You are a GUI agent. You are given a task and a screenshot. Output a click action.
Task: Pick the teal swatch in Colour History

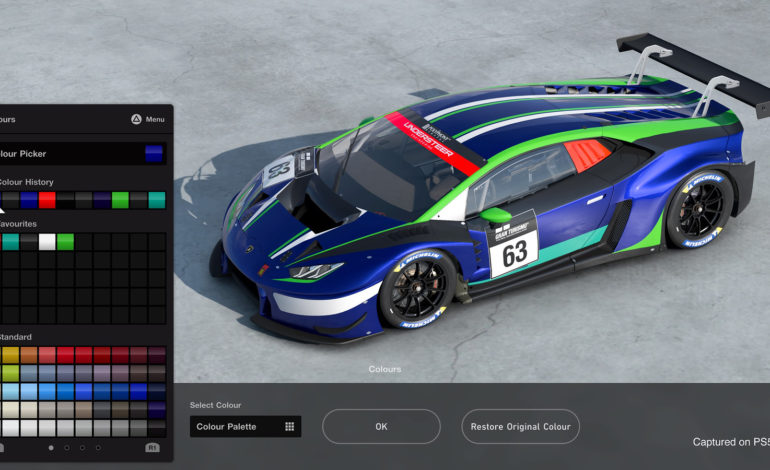157,200
